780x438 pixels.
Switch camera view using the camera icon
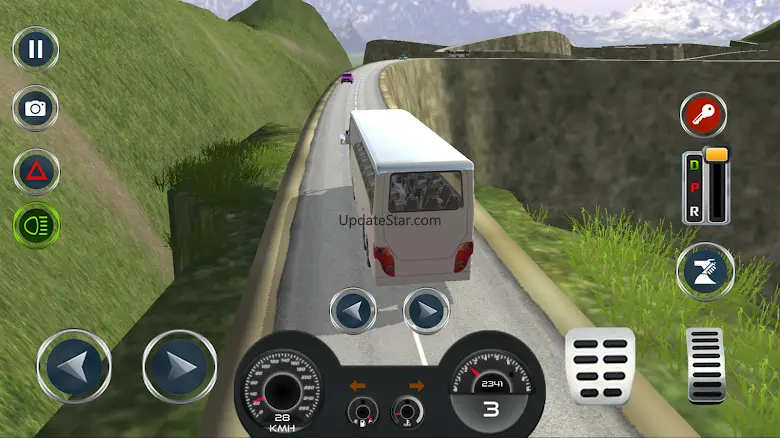click(36, 108)
